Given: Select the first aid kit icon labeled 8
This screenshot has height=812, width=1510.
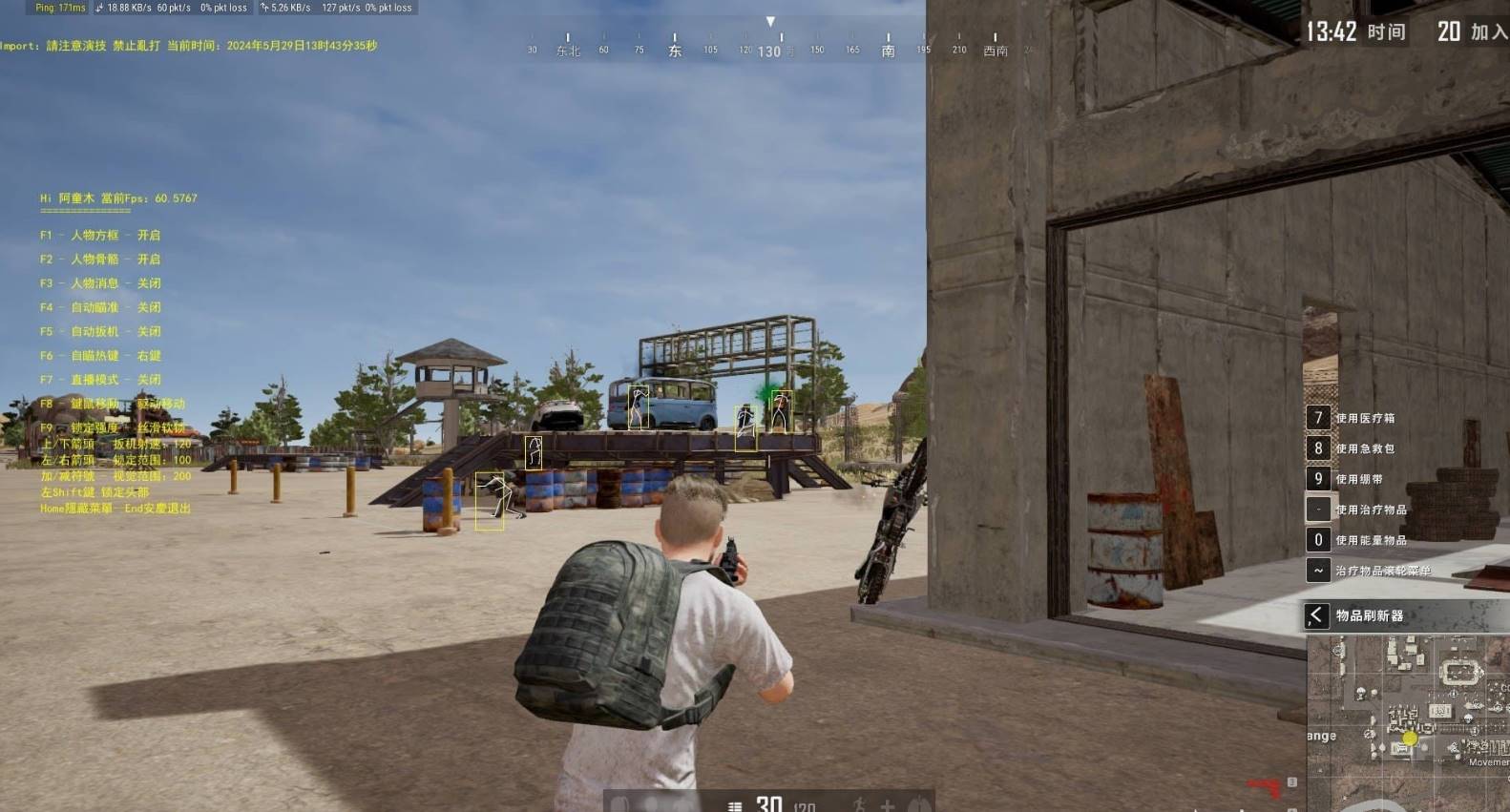Looking at the screenshot, I should 1318,448.
